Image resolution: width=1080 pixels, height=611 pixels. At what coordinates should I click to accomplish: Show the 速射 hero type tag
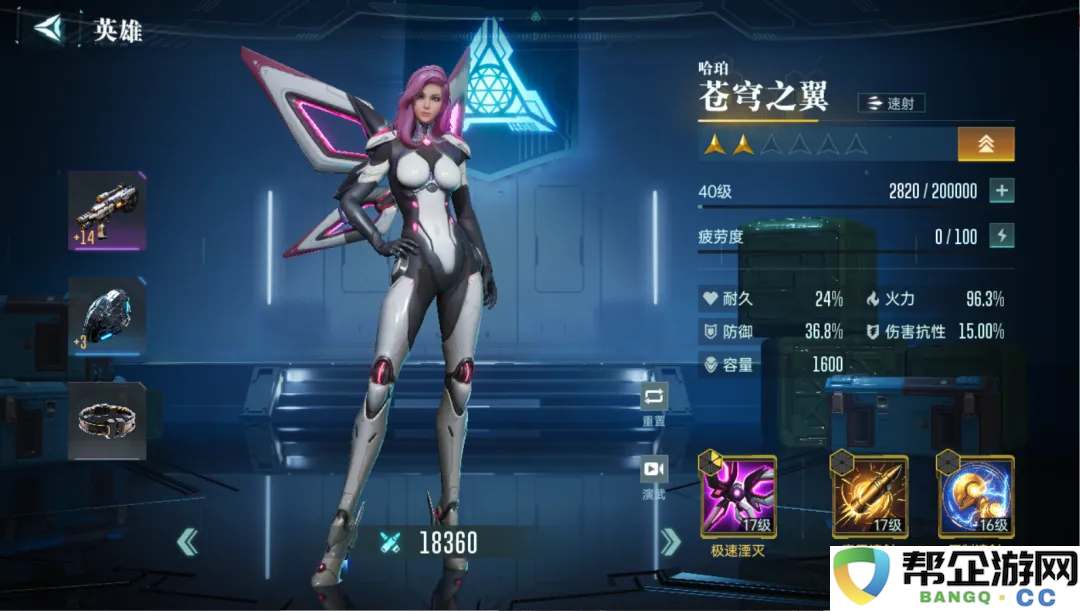891,103
